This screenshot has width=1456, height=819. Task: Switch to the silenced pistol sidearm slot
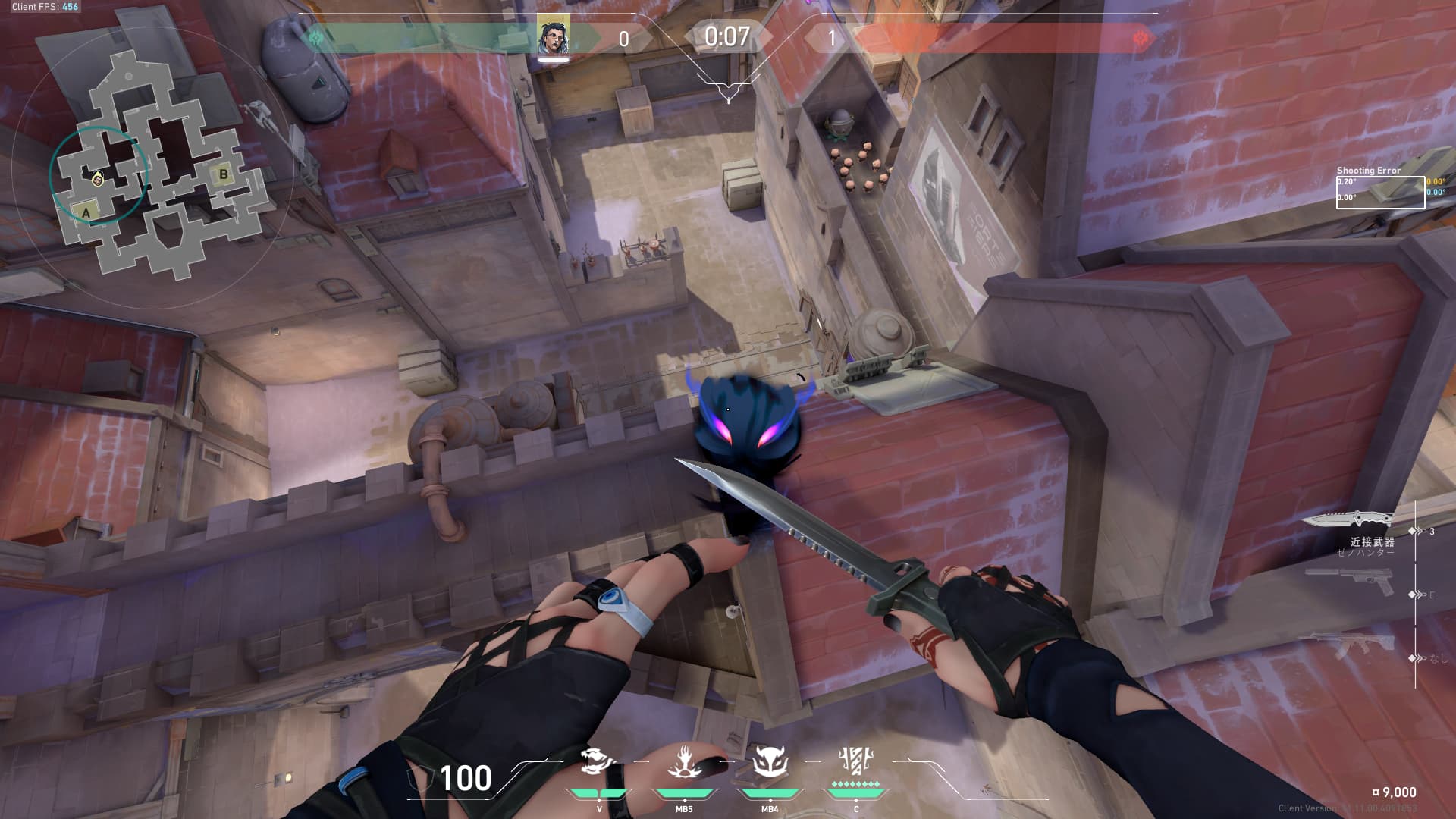coord(1351,582)
